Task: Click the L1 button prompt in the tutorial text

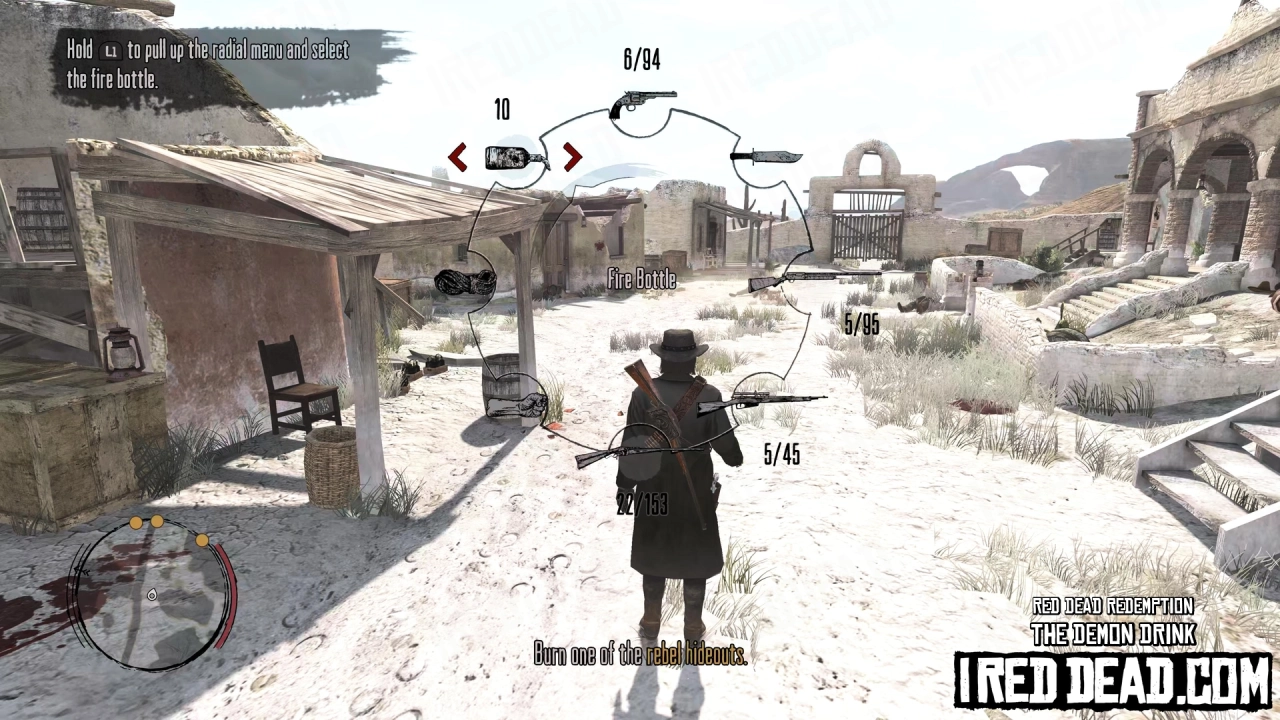Action: [x=110, y=50]
